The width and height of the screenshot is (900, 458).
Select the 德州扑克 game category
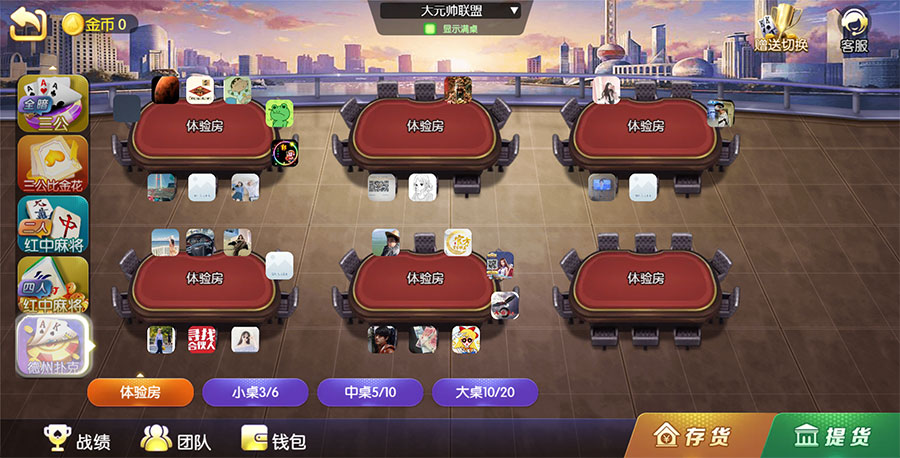click(53, 345)
